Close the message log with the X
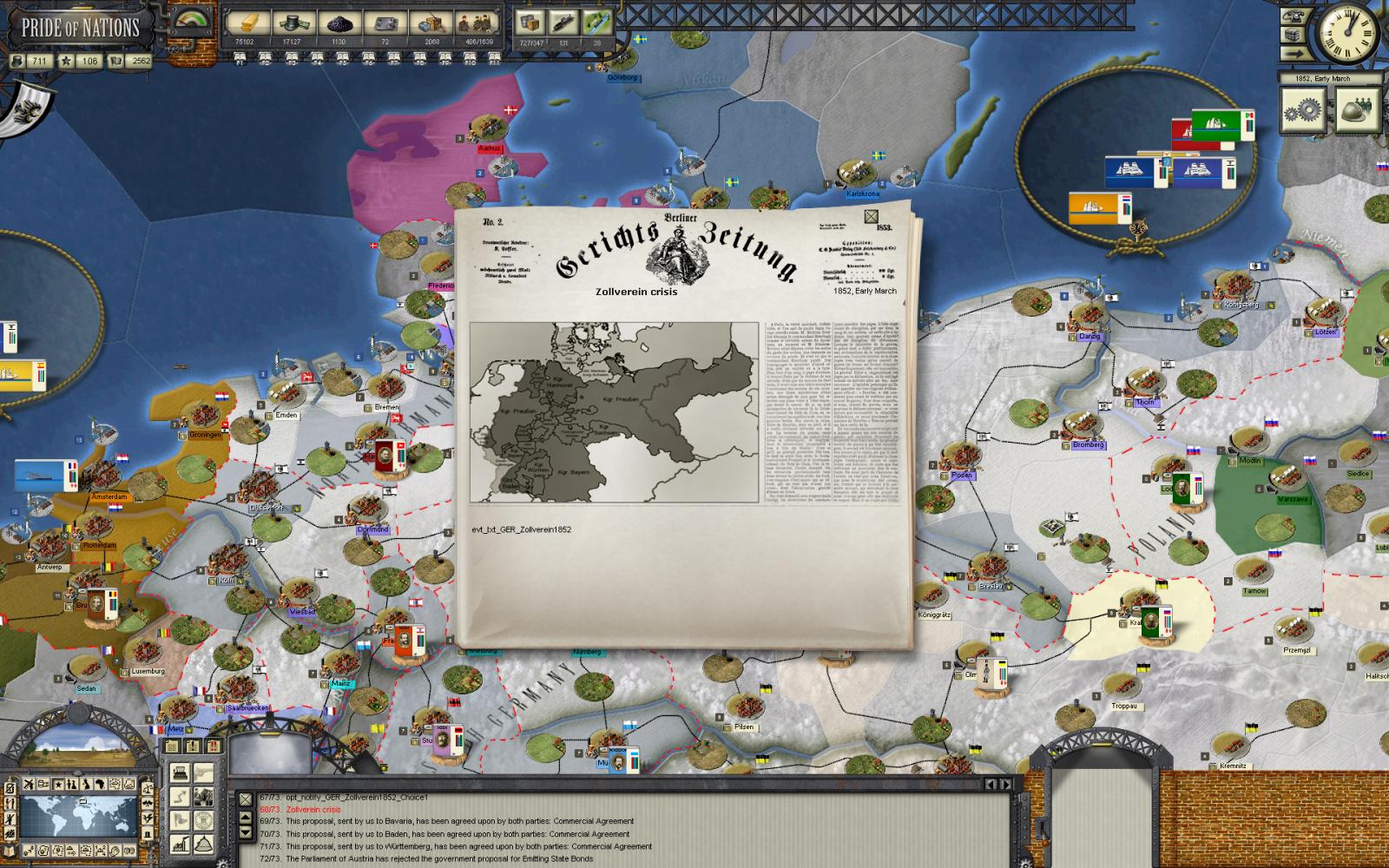This screenshot has width=1389, height=868. [x=245, y=799]
